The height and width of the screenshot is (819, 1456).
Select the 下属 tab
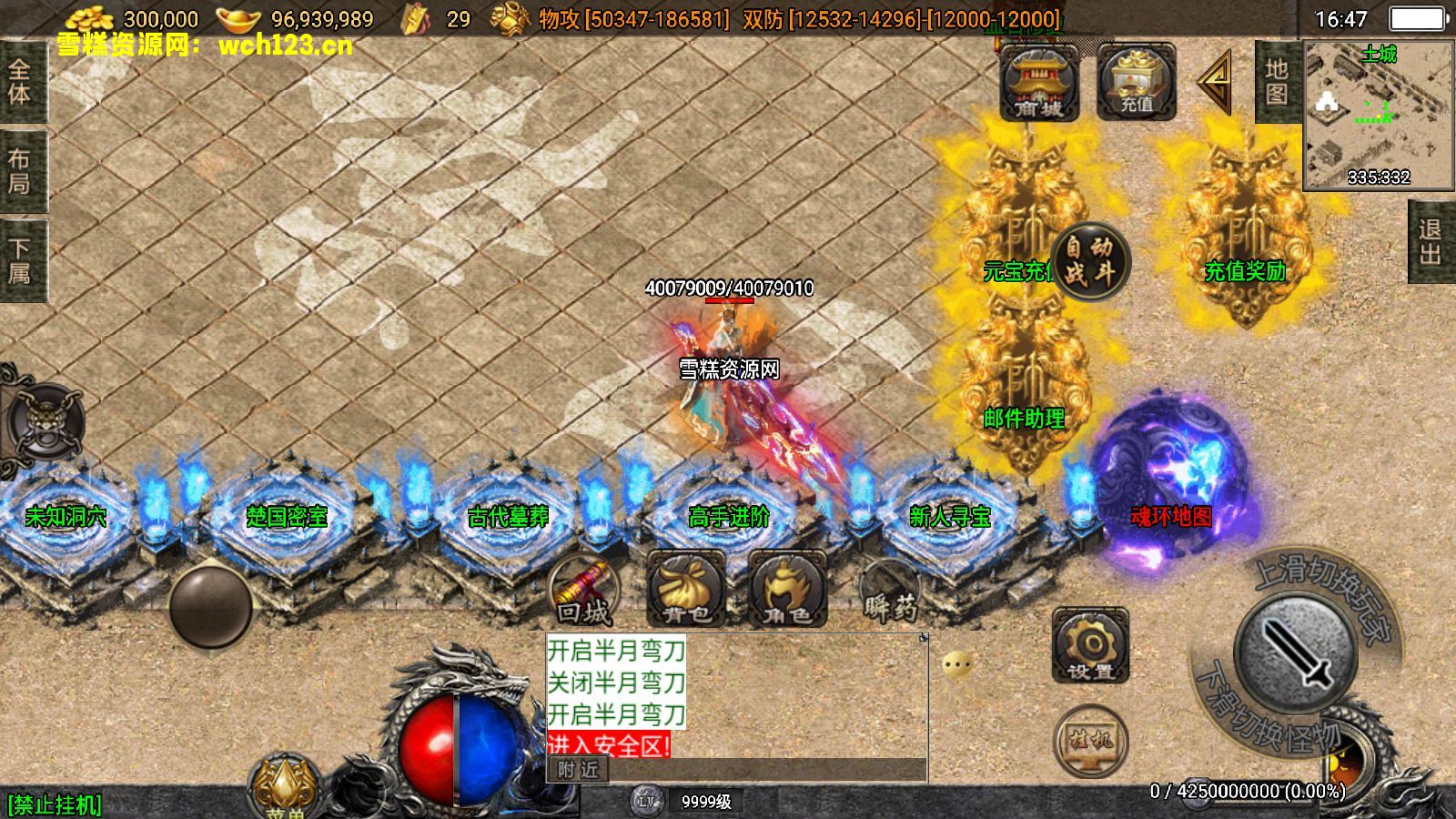click(20, 260)
